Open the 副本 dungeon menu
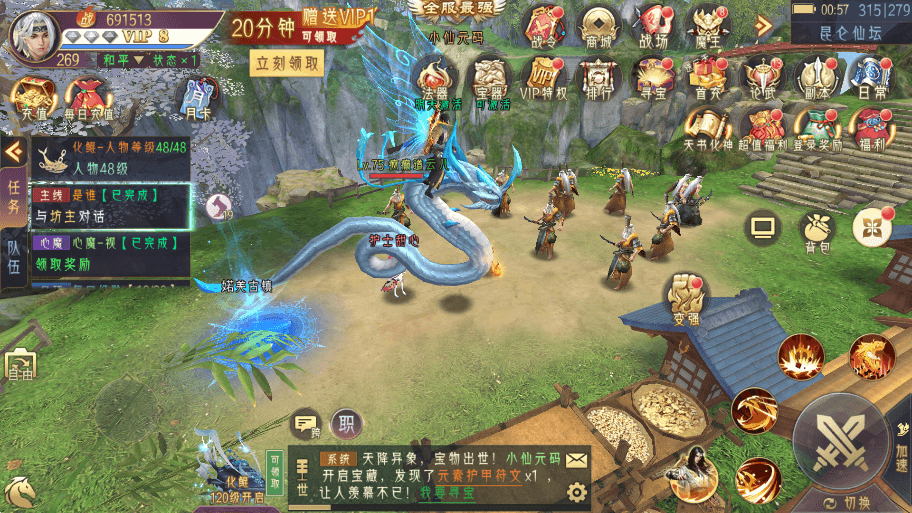The height and width of the screenshot is (513, 912). tap(814, 77)
